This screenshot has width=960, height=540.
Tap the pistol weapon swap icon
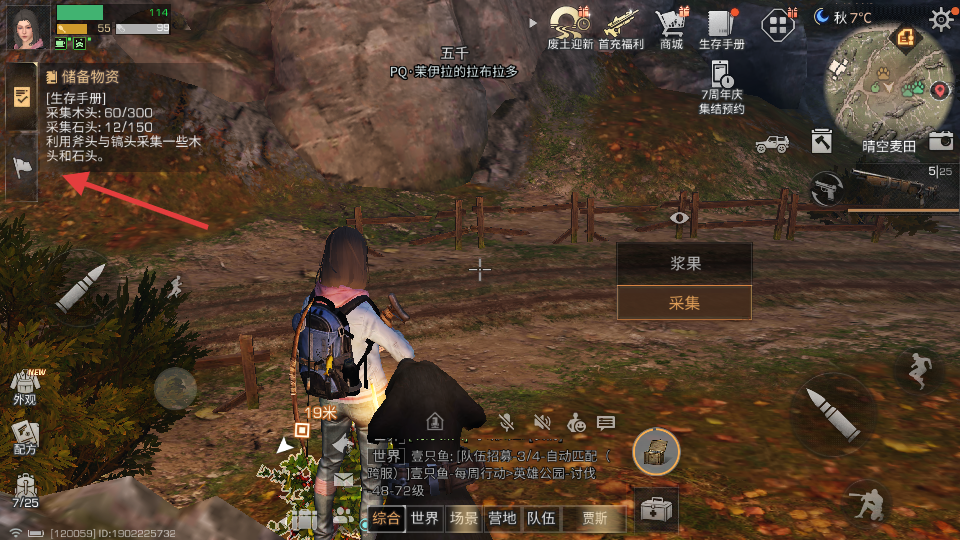click(826, 187)
